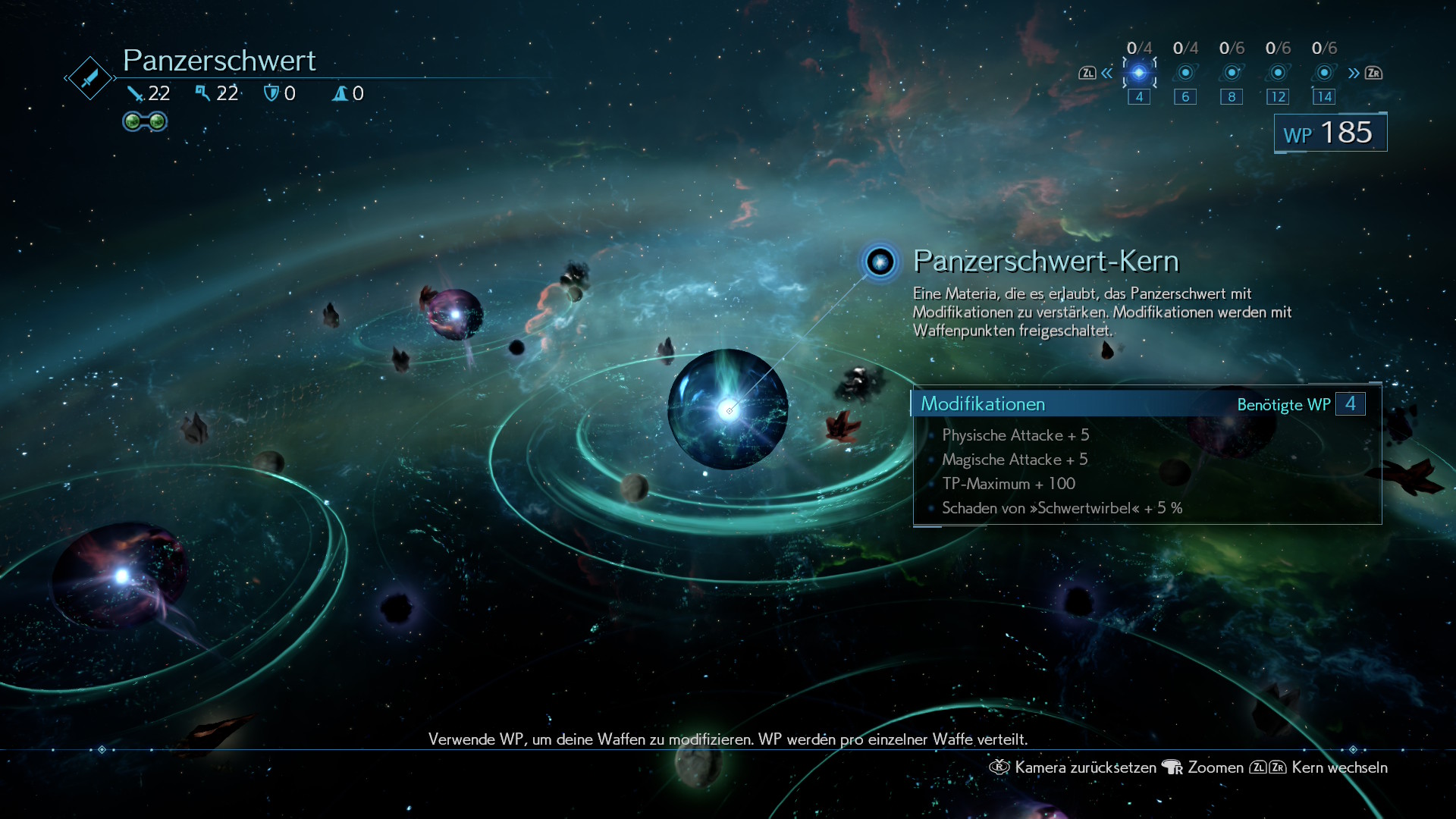Select the linked green materia slots
The image size is (1456, 819).
pos(145,121)
